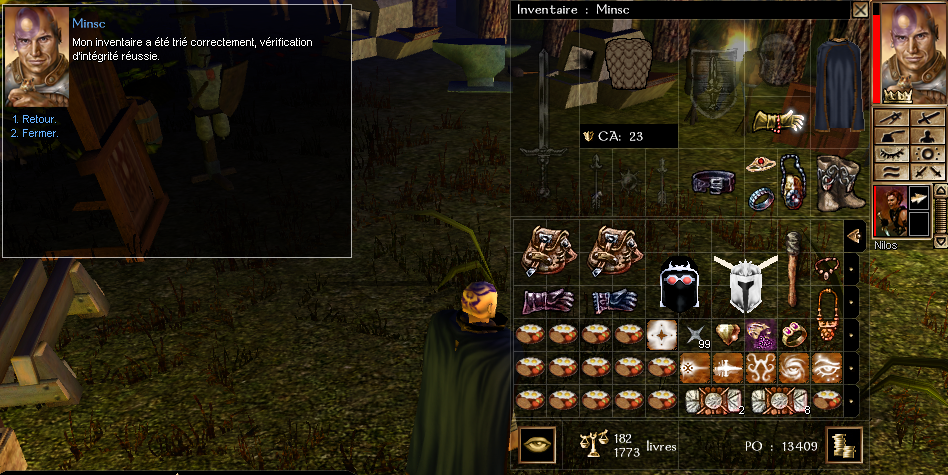This screenshot has width=948, height=475.
Task: Open the examine eye button
Action: coord(537,444)
